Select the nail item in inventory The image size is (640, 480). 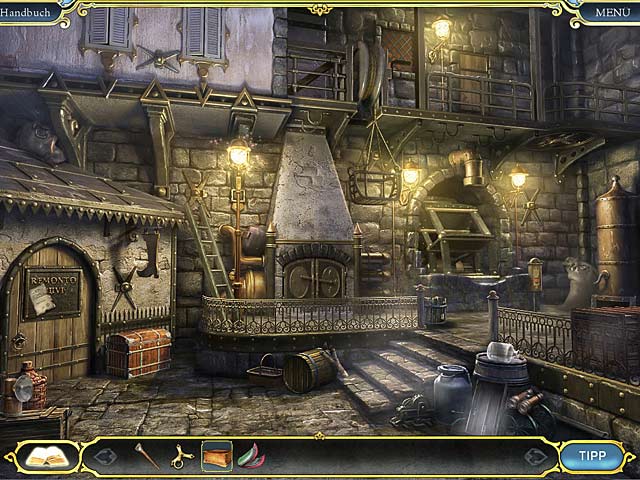tap(146, 456)
